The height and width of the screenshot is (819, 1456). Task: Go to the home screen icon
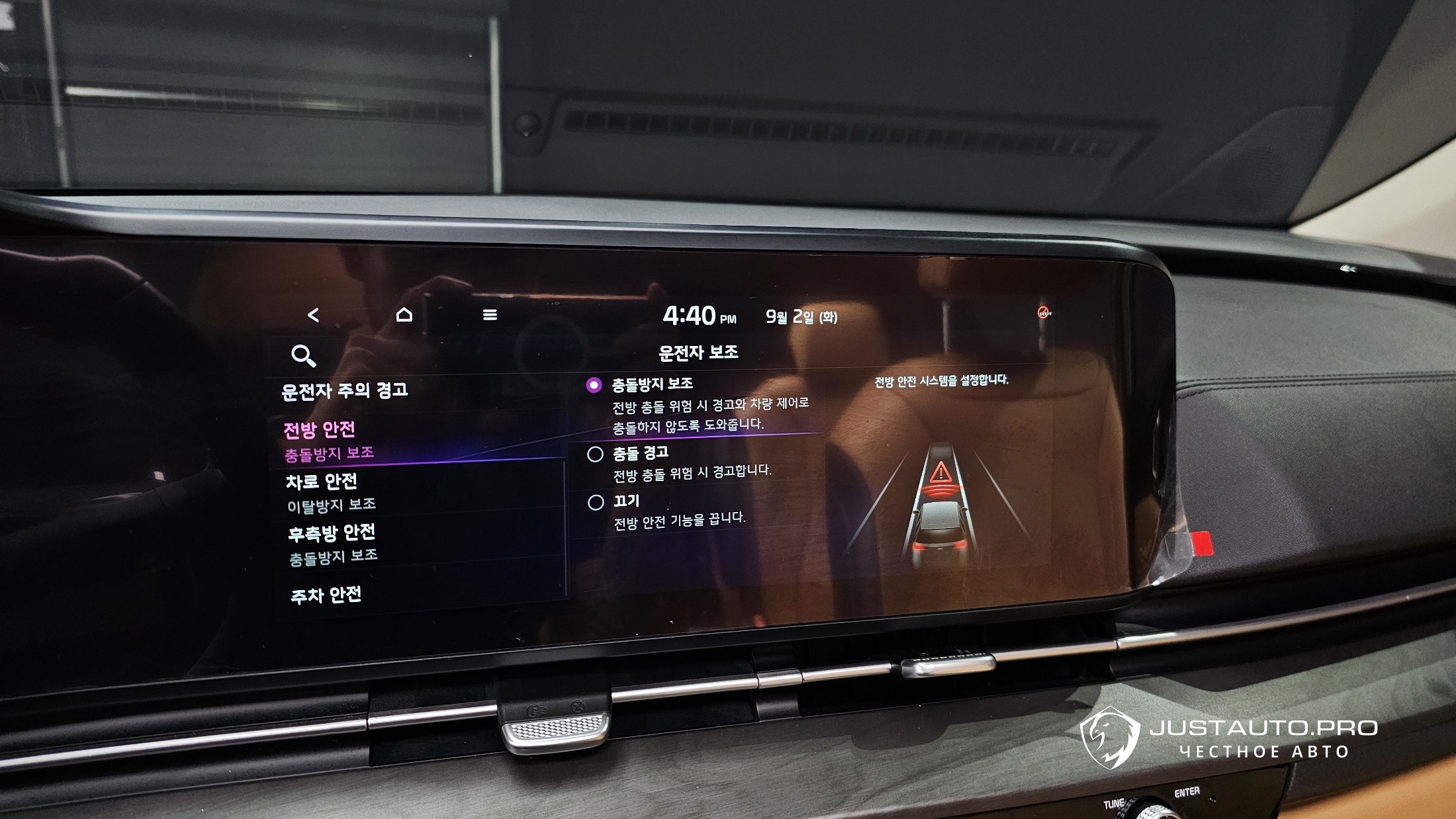[404, 315]
